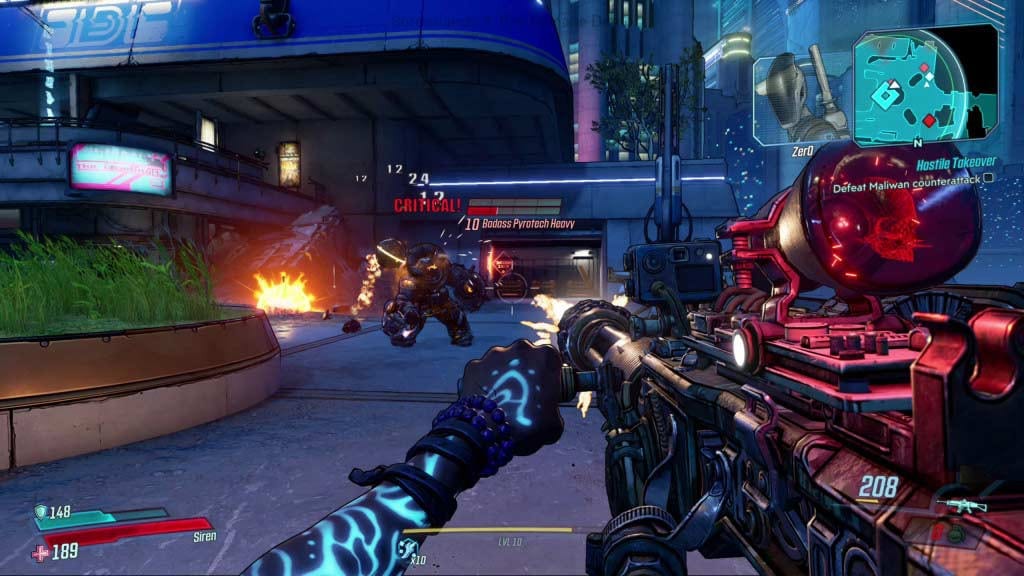Click the shield icon beside 148
This screenshot has height=576, width=1024.
pyautogui.click(x=40, y=512)
